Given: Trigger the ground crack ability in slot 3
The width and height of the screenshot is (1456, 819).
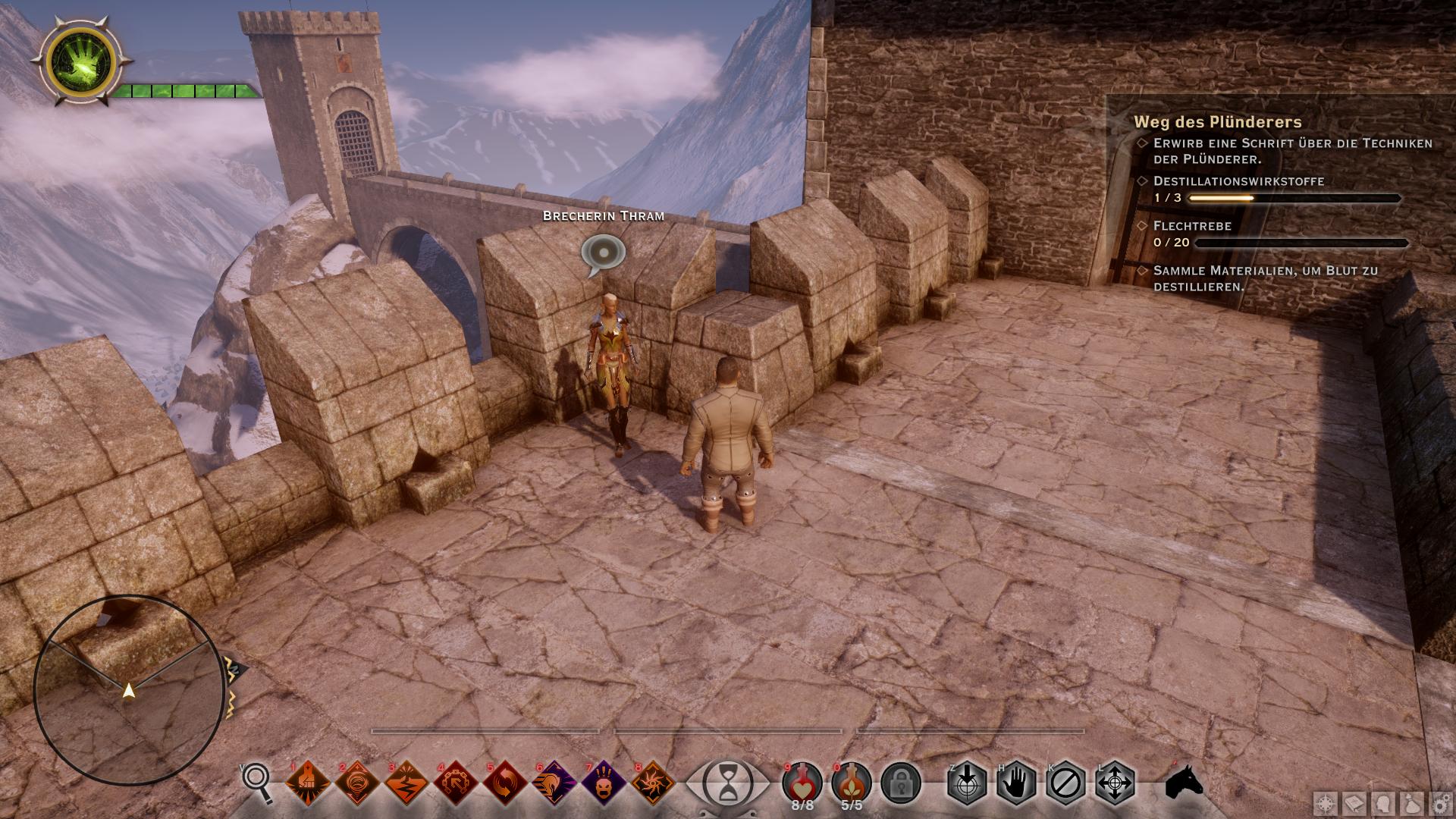Looking at the screenshot, I should coord(406,783).
